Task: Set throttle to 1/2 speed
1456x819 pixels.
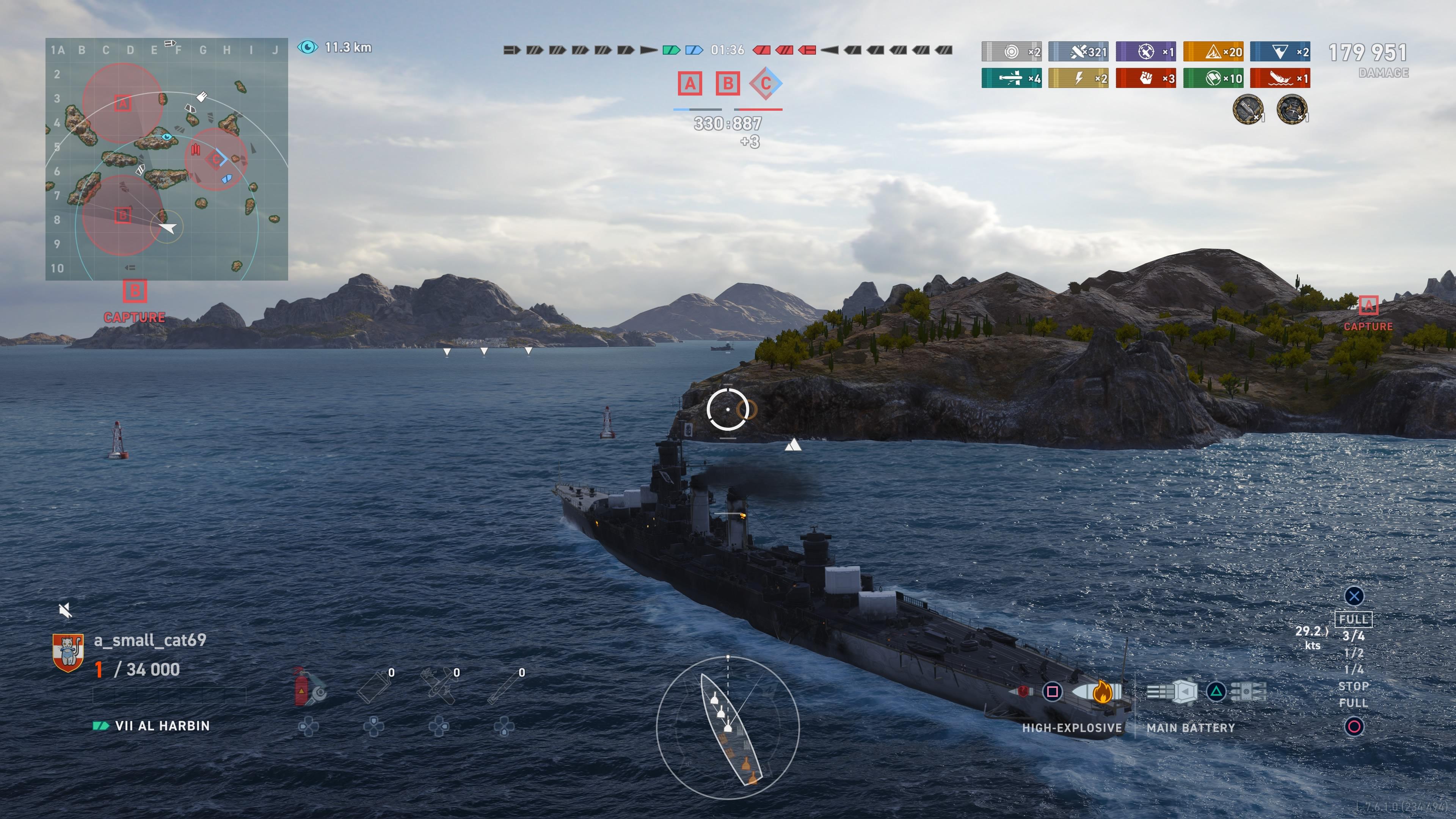Action: [1353, 653]
